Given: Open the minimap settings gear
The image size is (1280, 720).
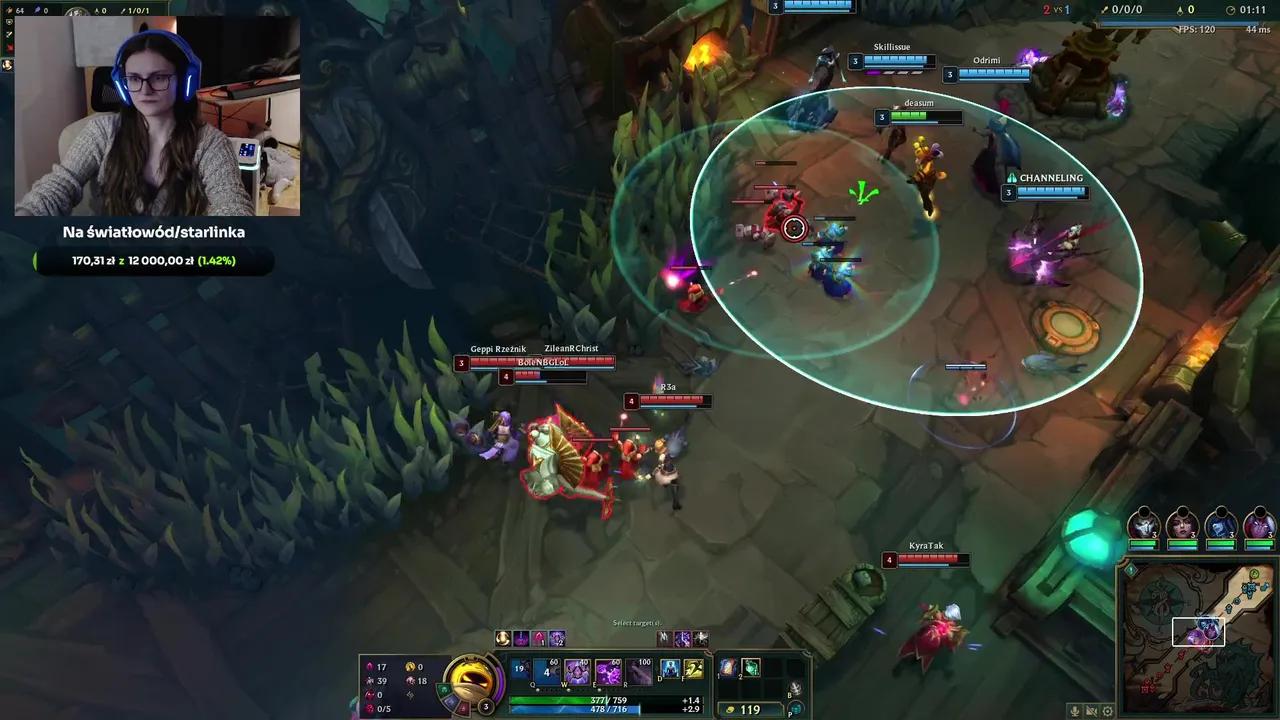Looking at the screenshot, I should (1106, 711).
